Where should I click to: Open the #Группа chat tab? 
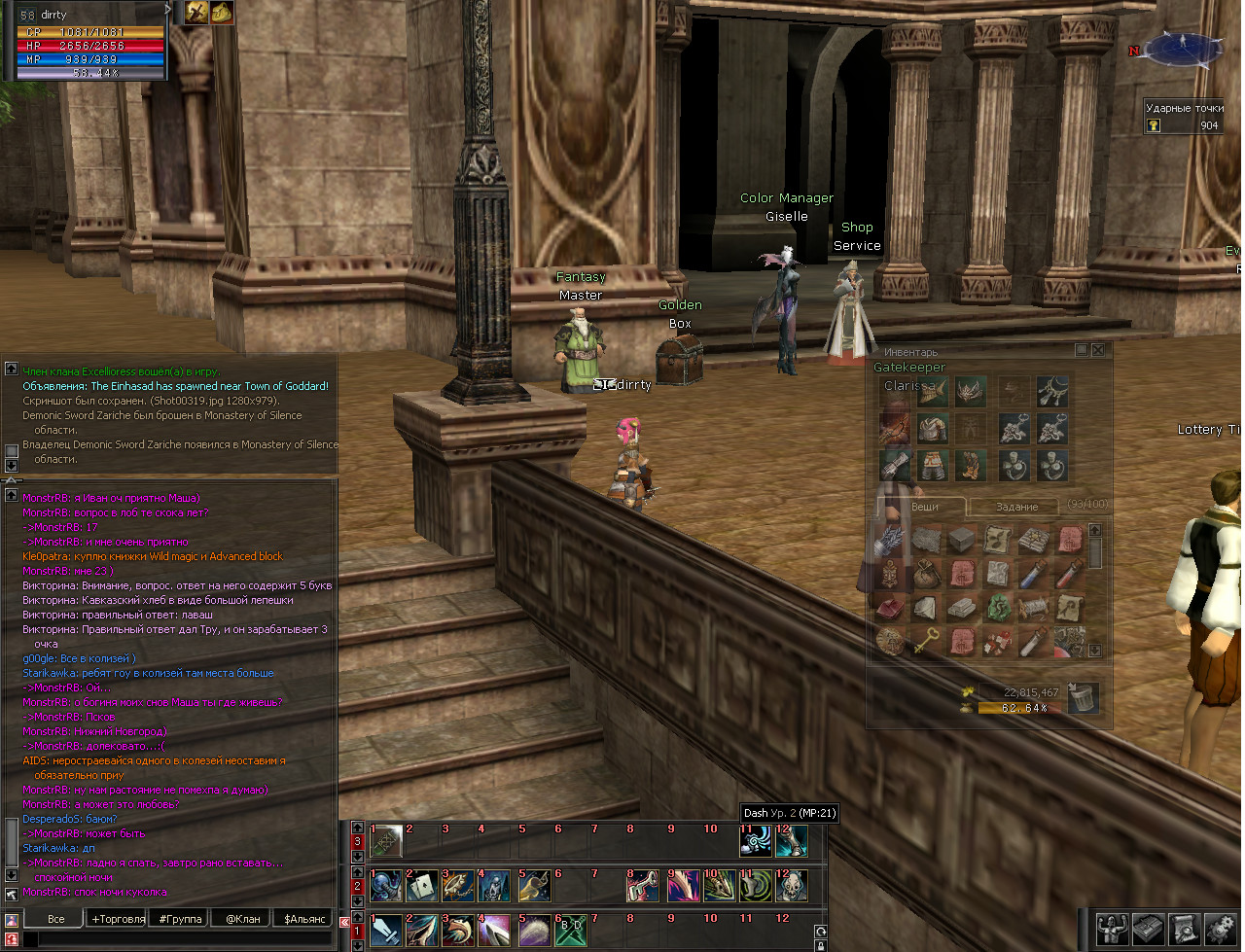(181, 918)
